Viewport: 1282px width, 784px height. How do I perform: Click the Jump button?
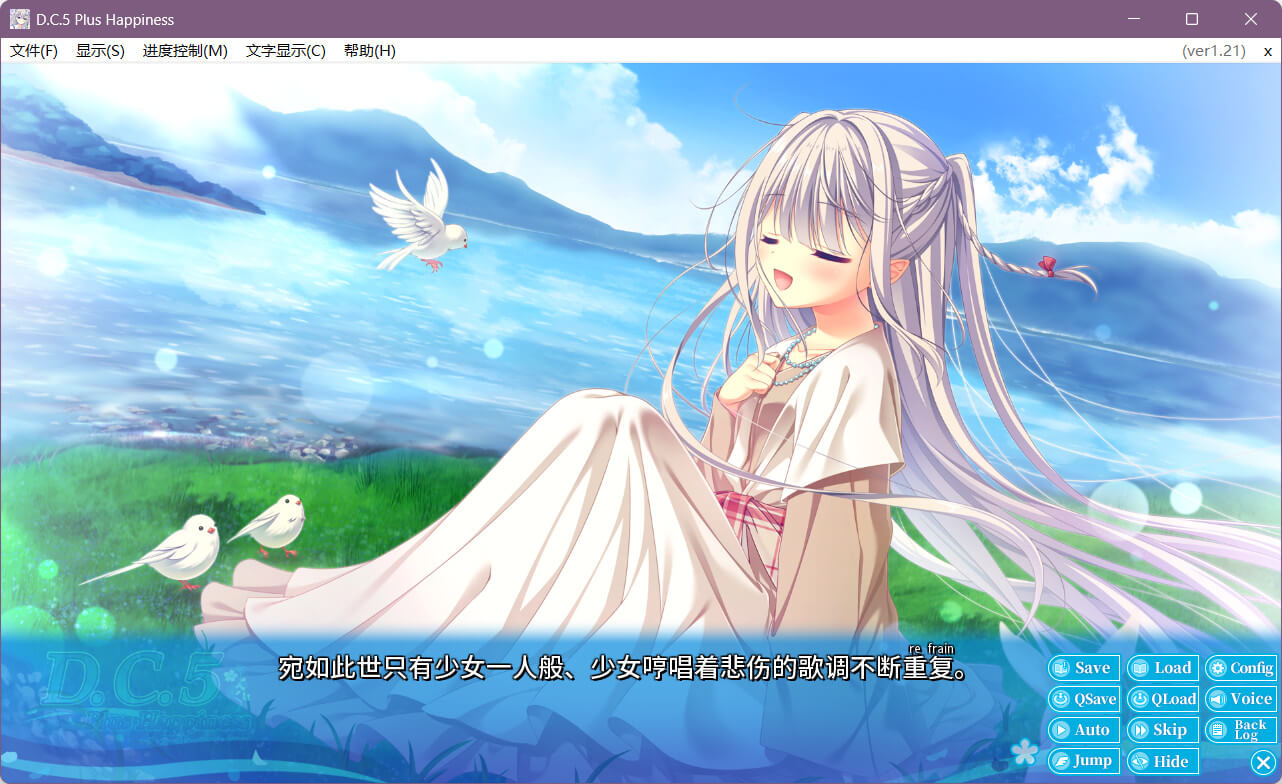point(1083,761)
